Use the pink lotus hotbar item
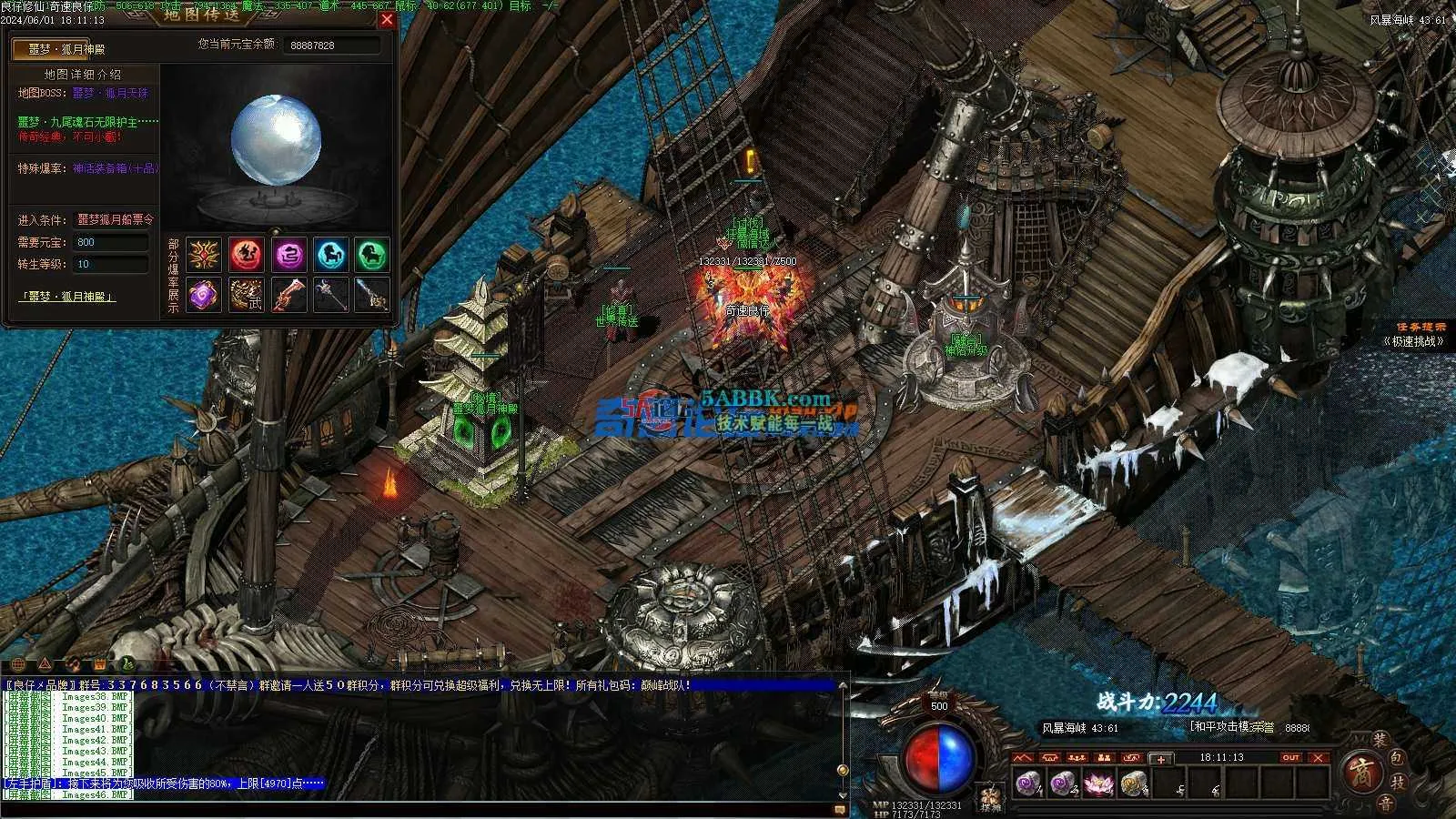The width and height of the screenshot is (1456, 819). click(x=1097, y=782)
